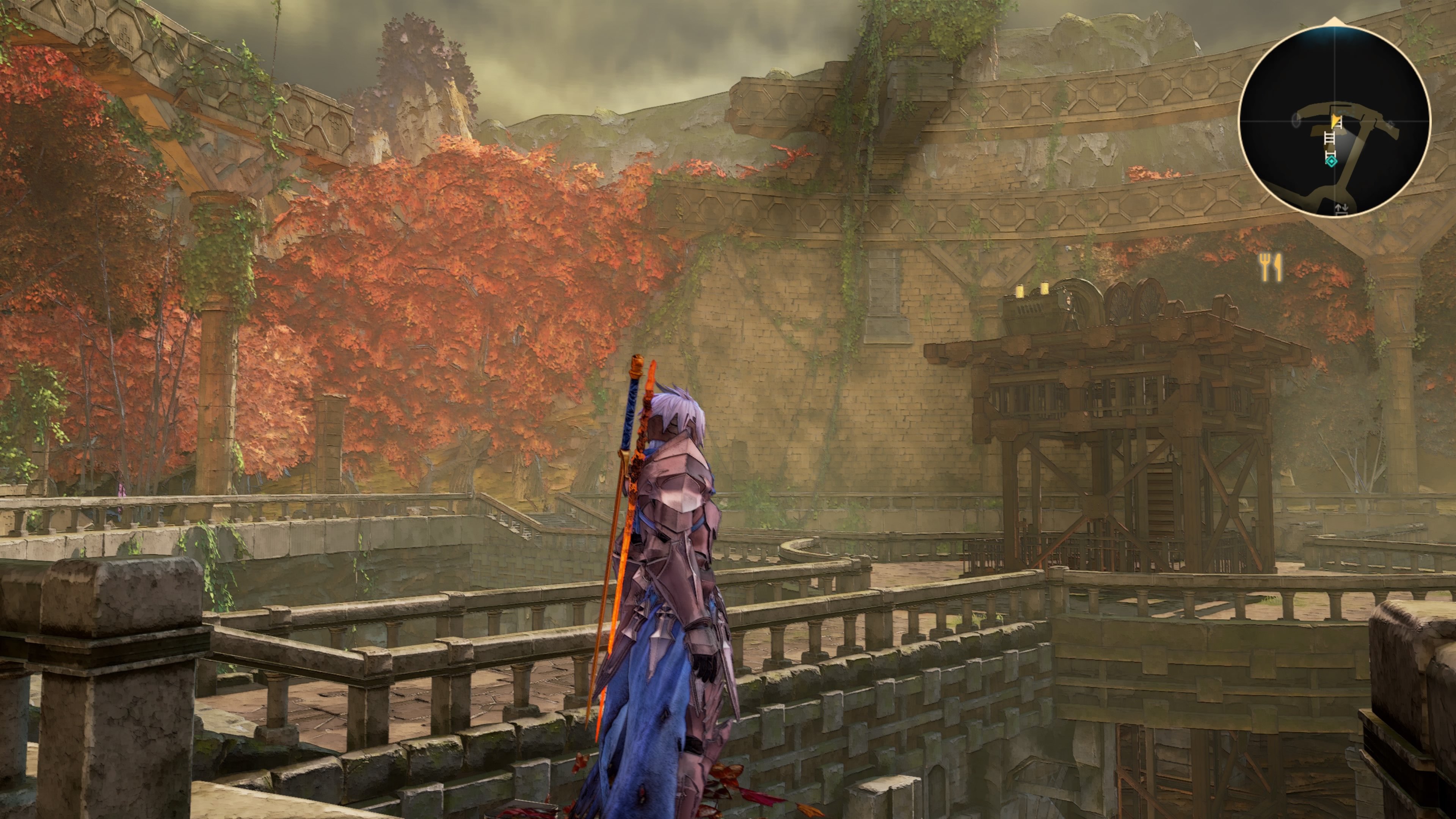Open the faded cave marker left of minimap center
This screenshot has height=819, width=1456.
(1296, 121)
